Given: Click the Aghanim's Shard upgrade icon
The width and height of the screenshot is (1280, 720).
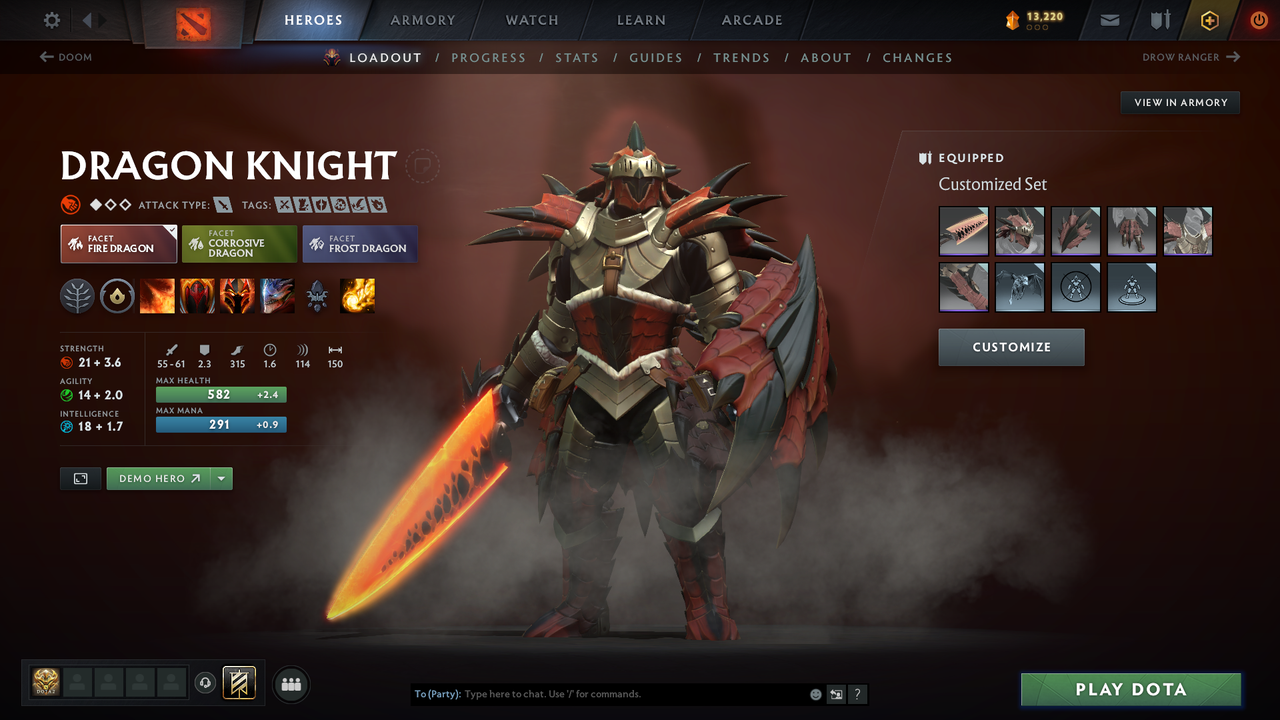Looking at the screenshot, I should [x=317, y=295].
